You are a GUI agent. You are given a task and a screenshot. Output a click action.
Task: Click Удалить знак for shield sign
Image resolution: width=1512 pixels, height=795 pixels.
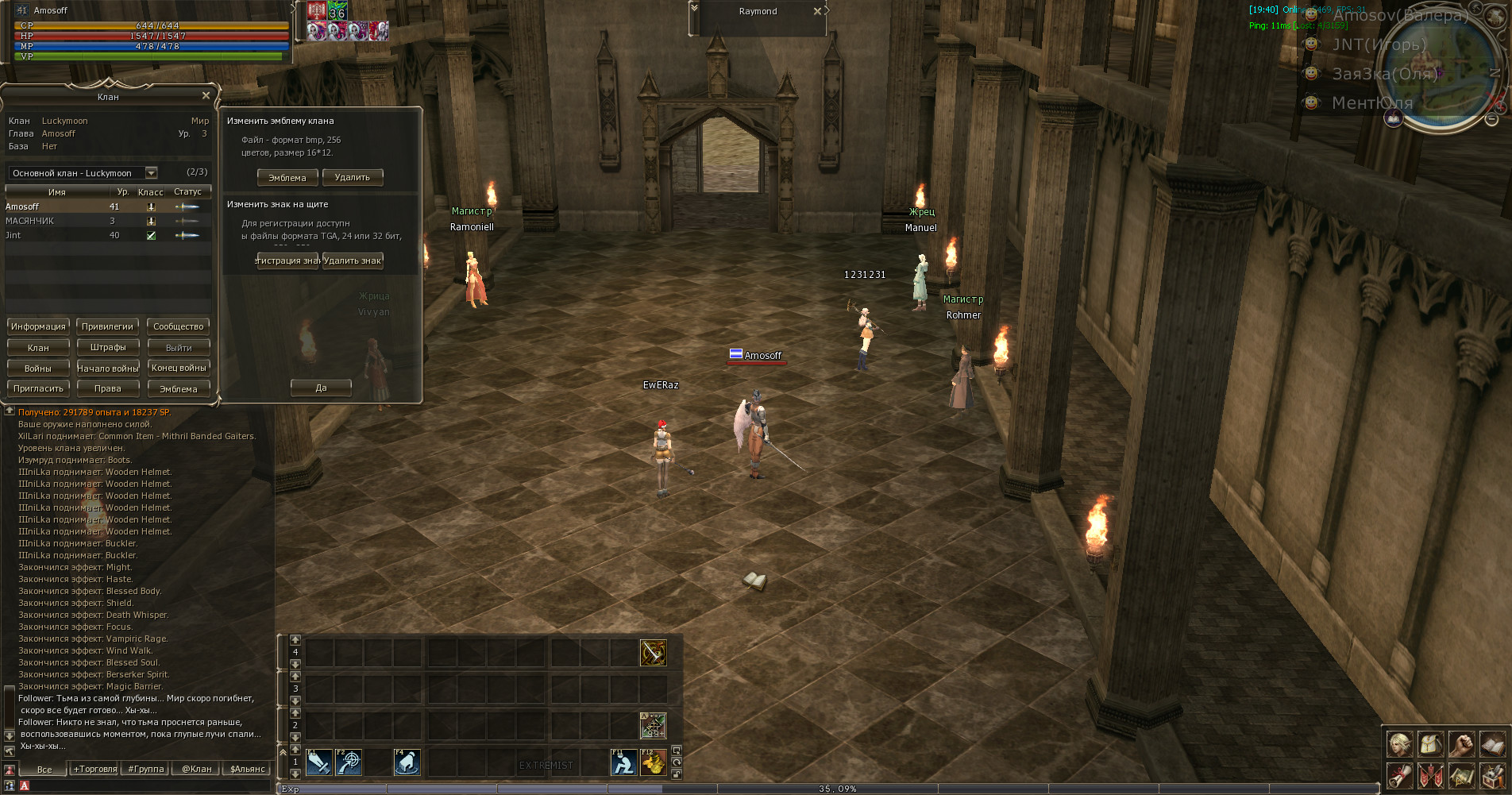353,260
